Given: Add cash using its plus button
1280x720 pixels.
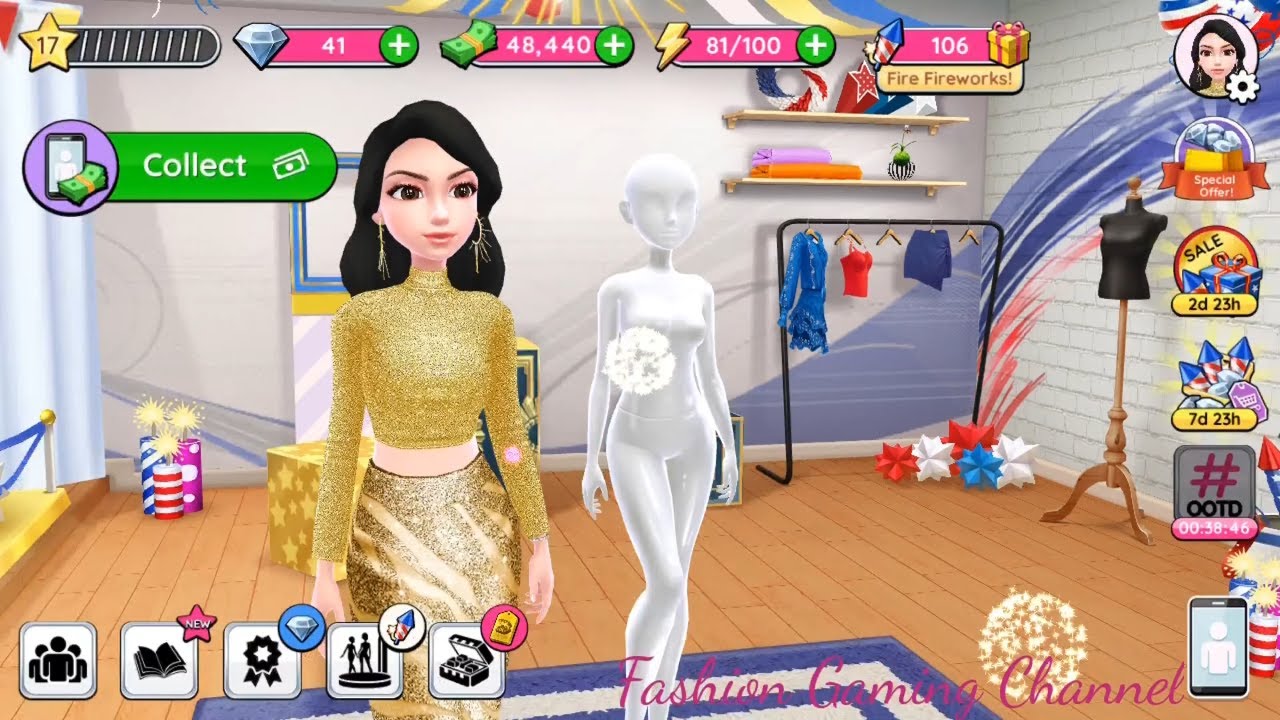Looking at the screenshot, I should [x=614, y=45].
